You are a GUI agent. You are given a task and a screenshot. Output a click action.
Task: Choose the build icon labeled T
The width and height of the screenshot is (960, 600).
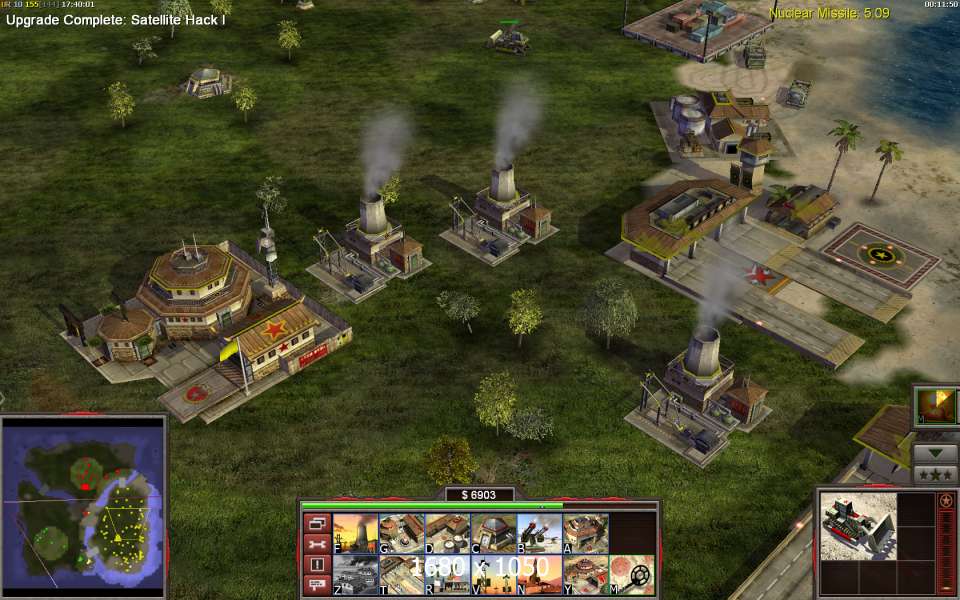click(401, 574)
